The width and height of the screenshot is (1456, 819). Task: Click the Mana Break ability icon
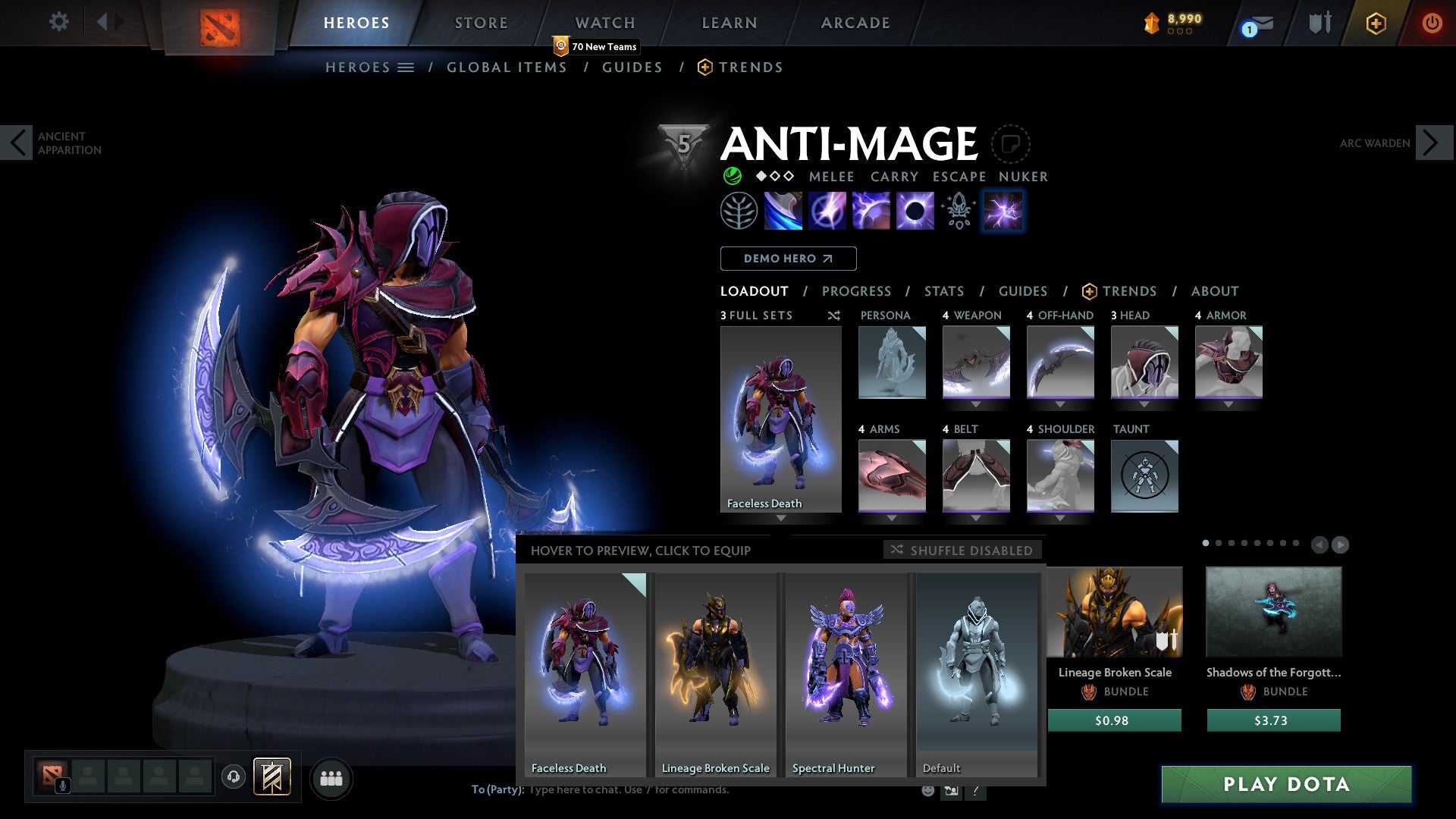coord(783,210)
